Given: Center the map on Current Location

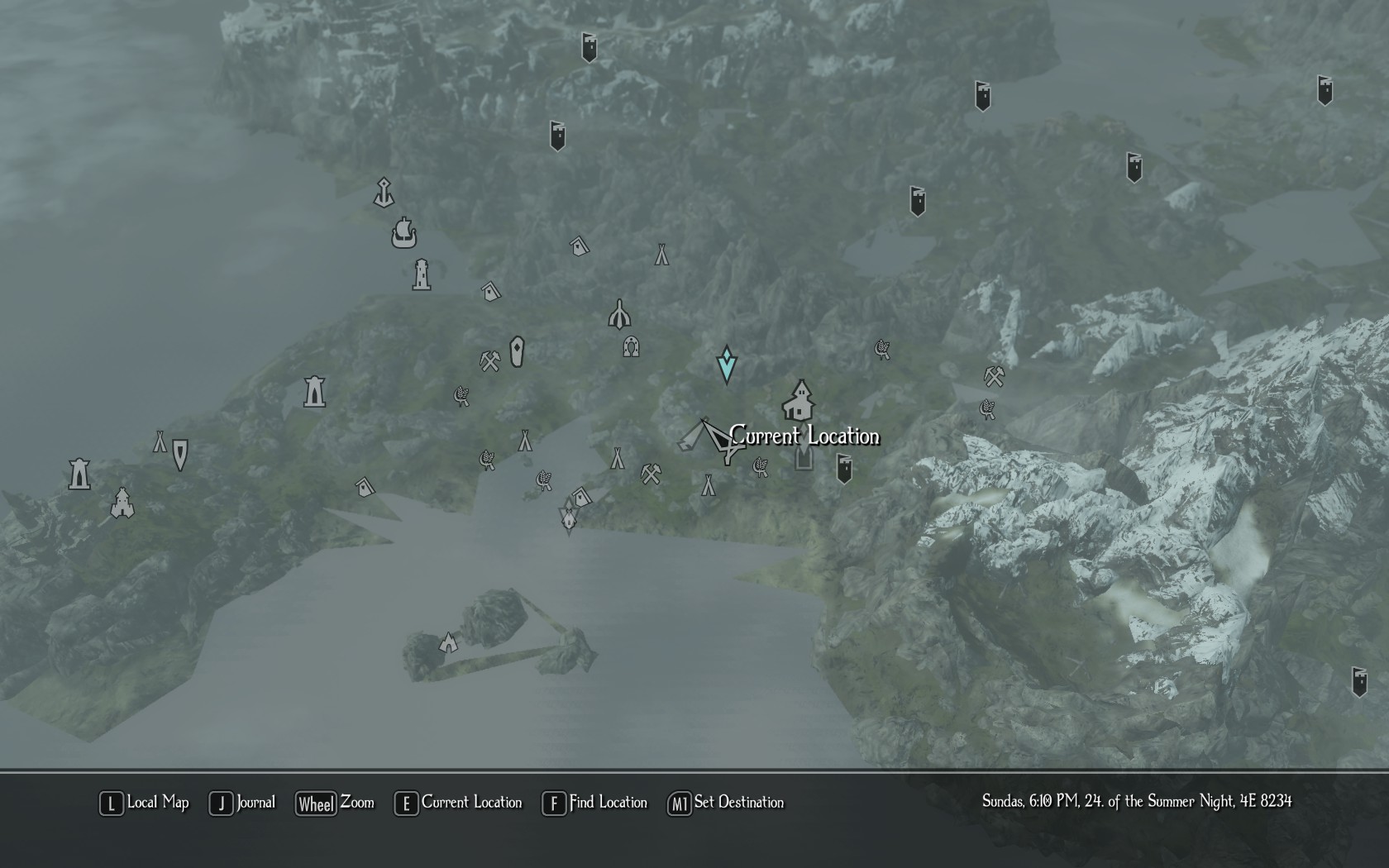Looking at the screenshot, I should (458, 803).
